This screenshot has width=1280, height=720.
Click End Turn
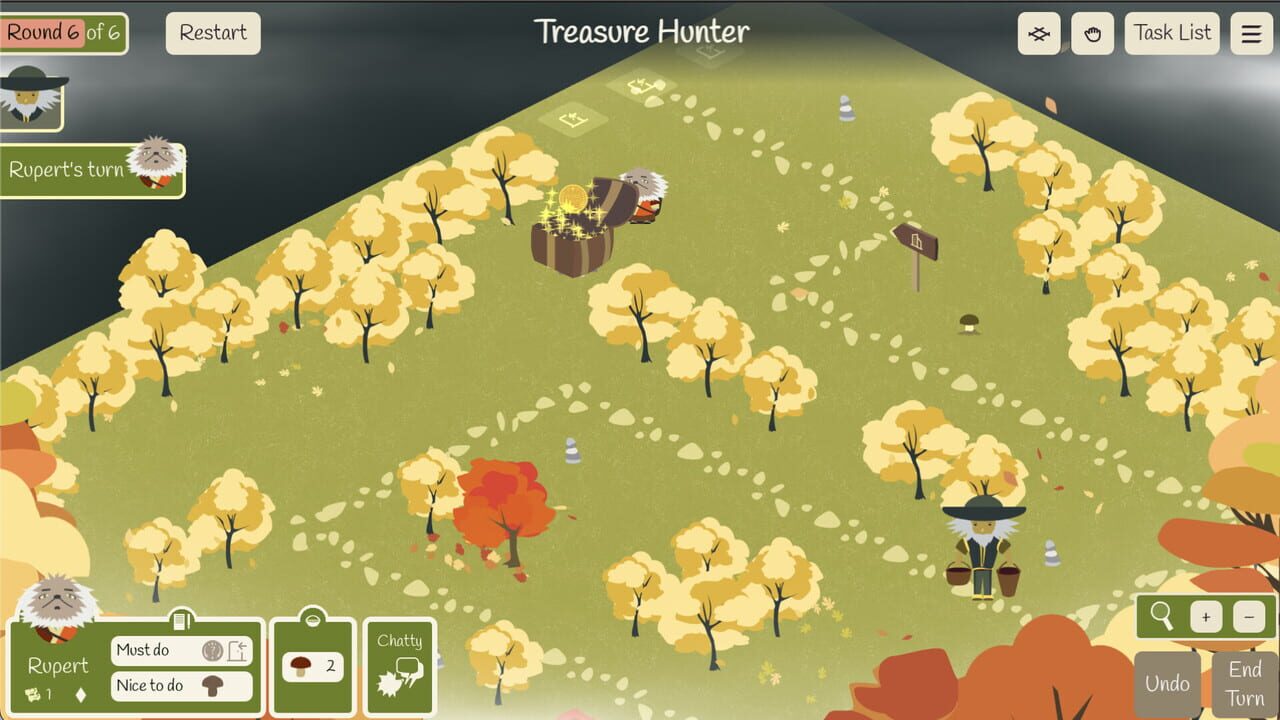point(1243,682)
